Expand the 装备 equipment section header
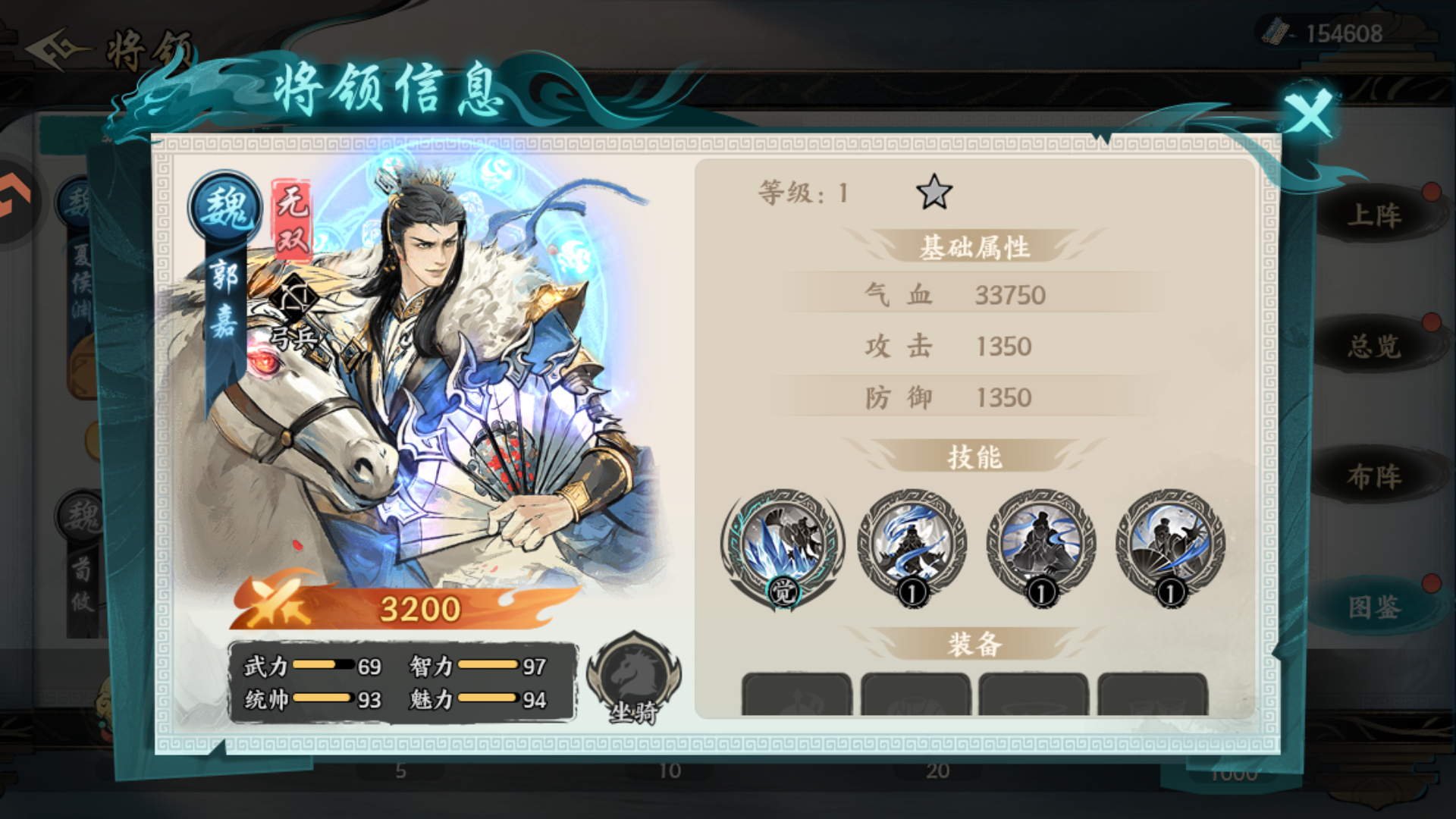This screenshot has height=819, width=1456. [x=974, y=641]
